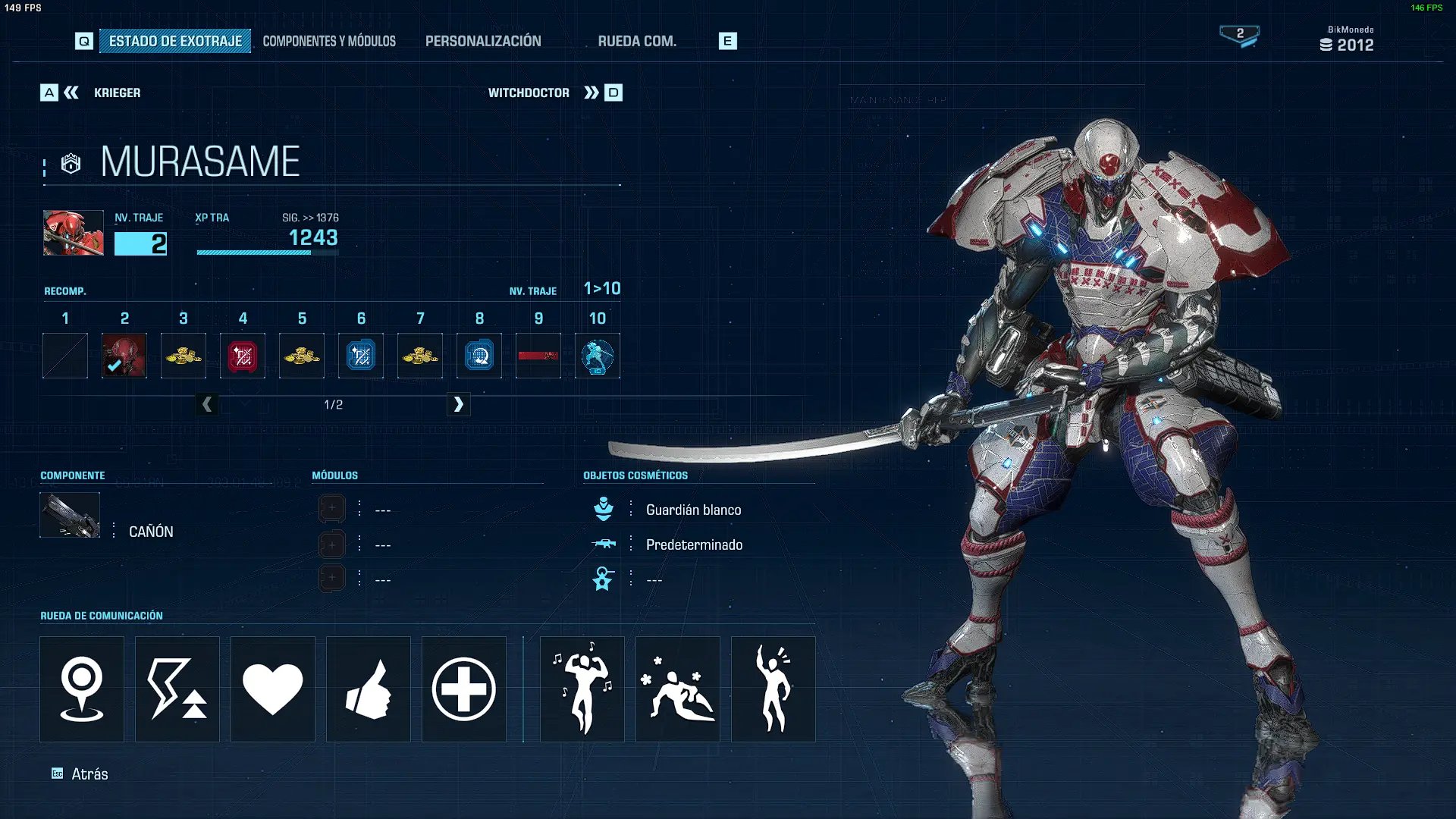Viewport: 1456px width, 819px height.
Task: Show the next rewards page
Action: tap(458, 404)
